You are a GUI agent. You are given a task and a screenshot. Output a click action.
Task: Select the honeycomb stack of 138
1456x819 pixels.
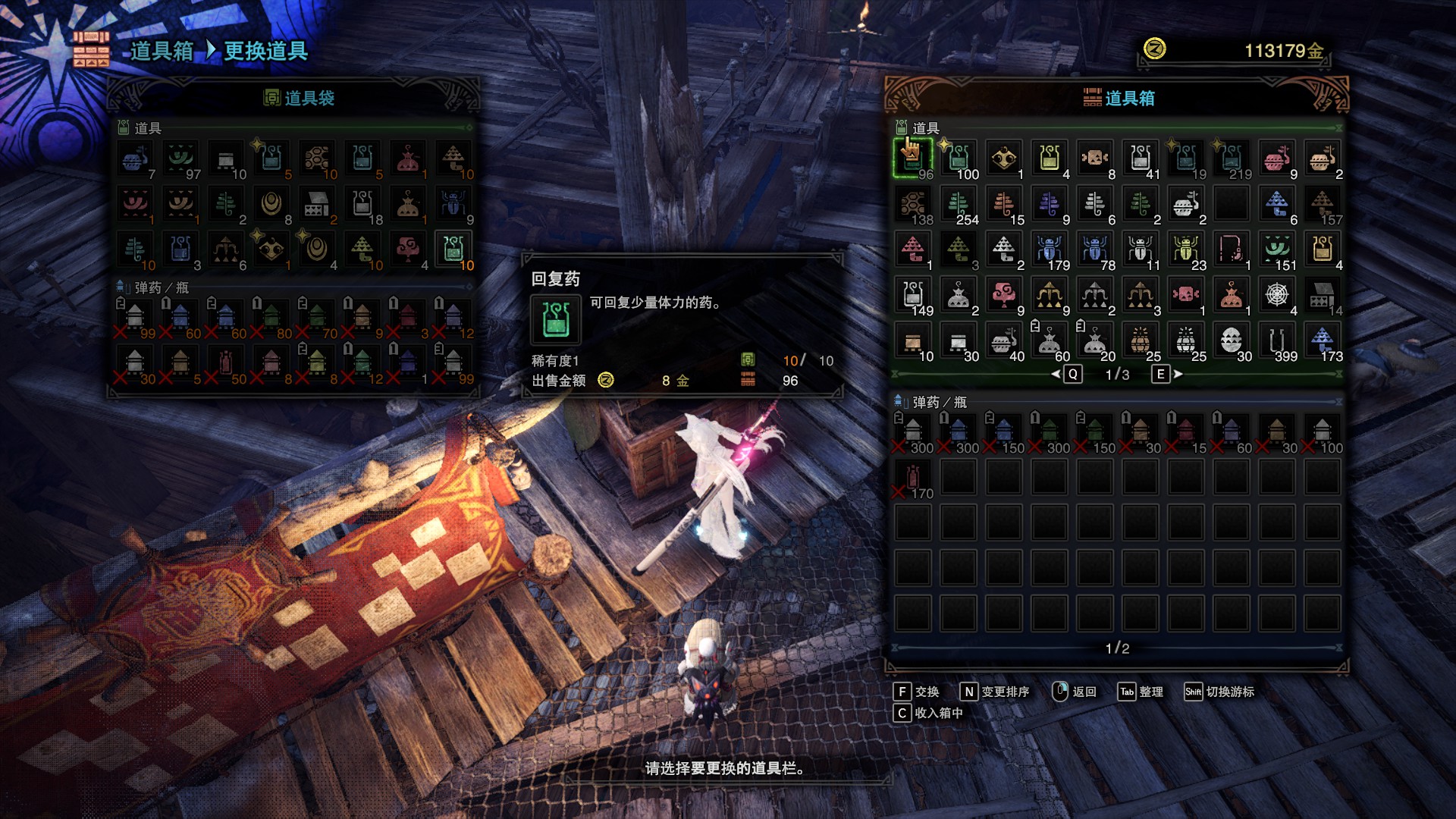[x=913, y=204]
